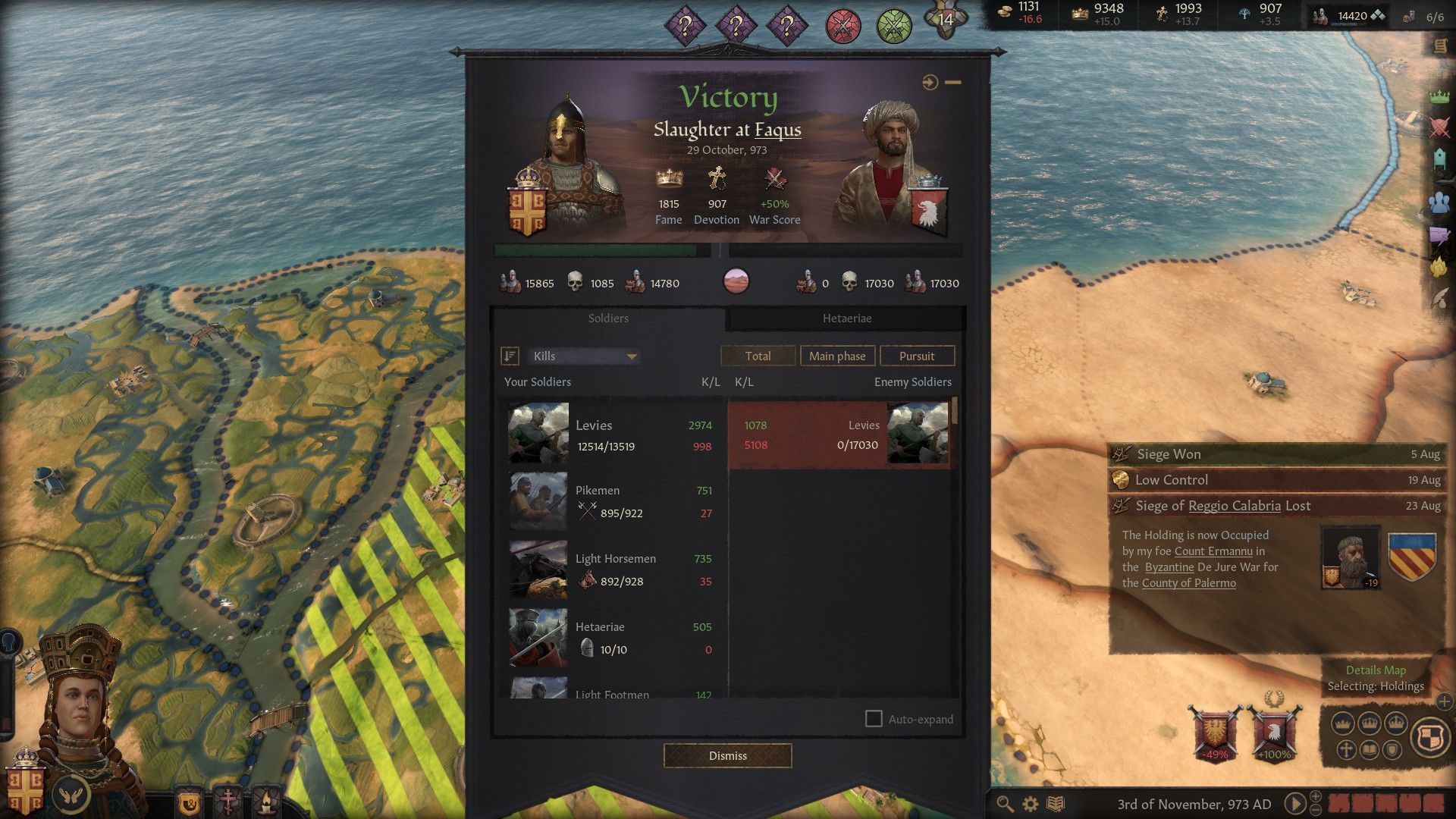The image size is (1456, 819).
Task: Show Pursuit phase statistics
Action: [917, 356]
